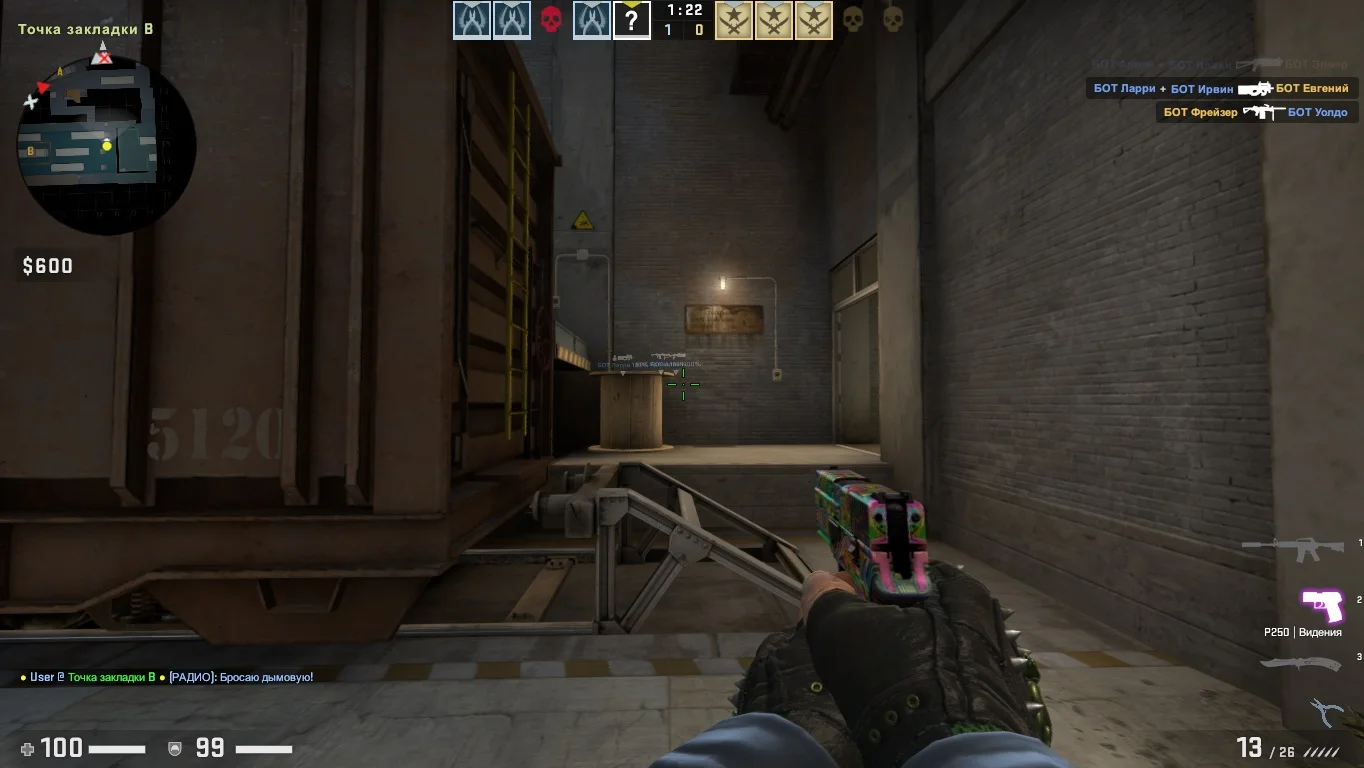Click the radio chat message about smoke
Image resolution: width=1364 pixels, height=768 pixels.
coord(166,677)
